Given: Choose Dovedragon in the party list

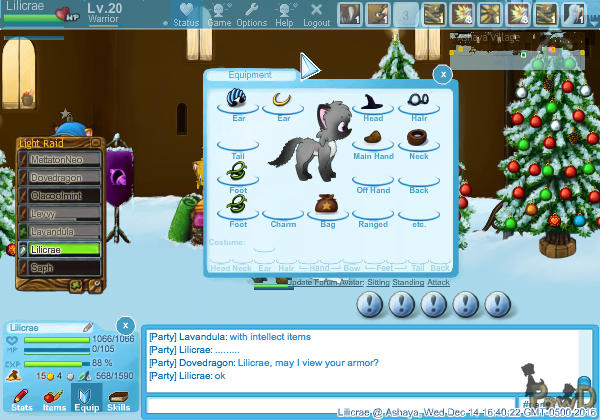Looking at the screenshot, I should [62, 177].
